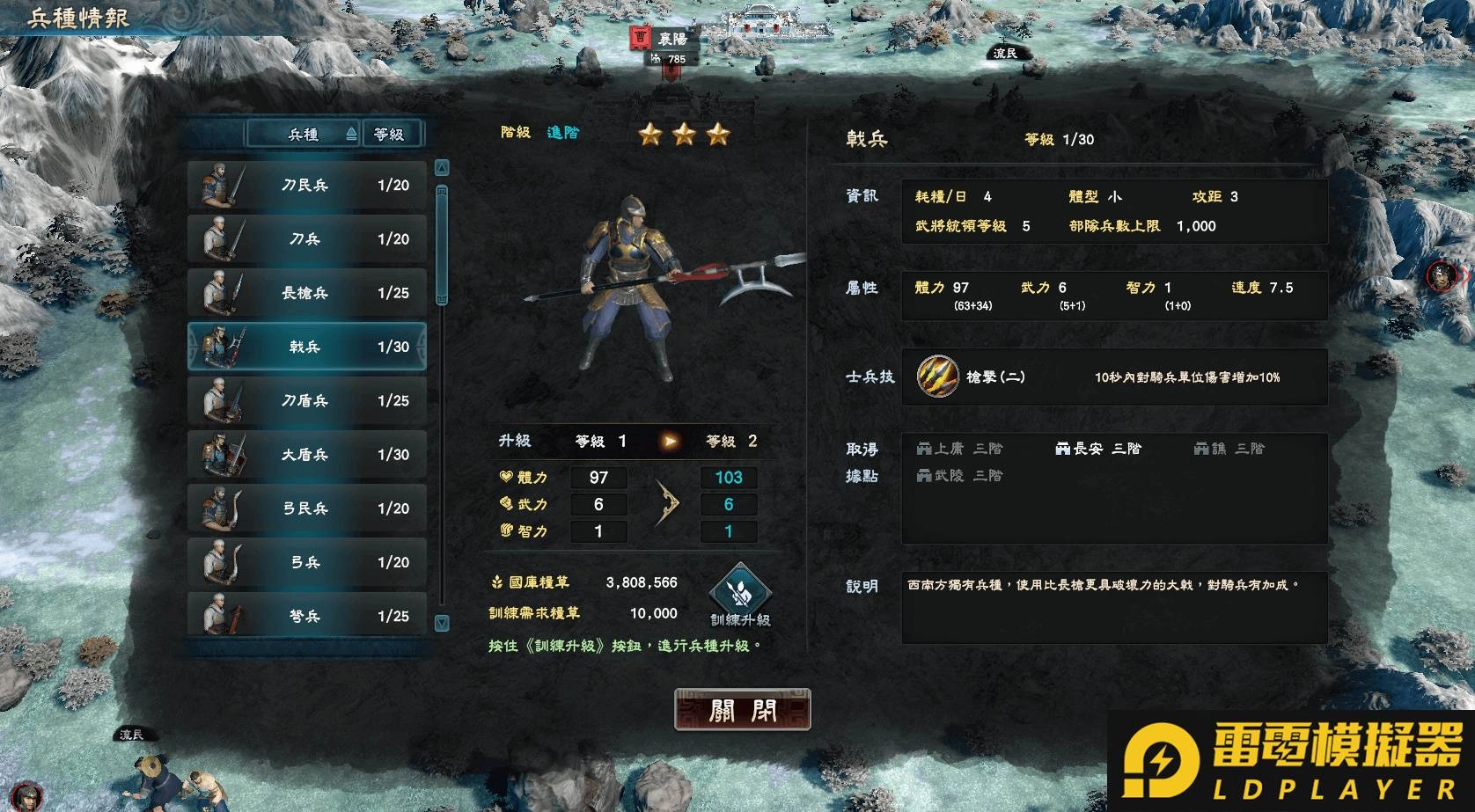This screenshot has width=1475, height=812.
Task: Activate the 訓練升級 training upgrade button
Action: point(740,596)
